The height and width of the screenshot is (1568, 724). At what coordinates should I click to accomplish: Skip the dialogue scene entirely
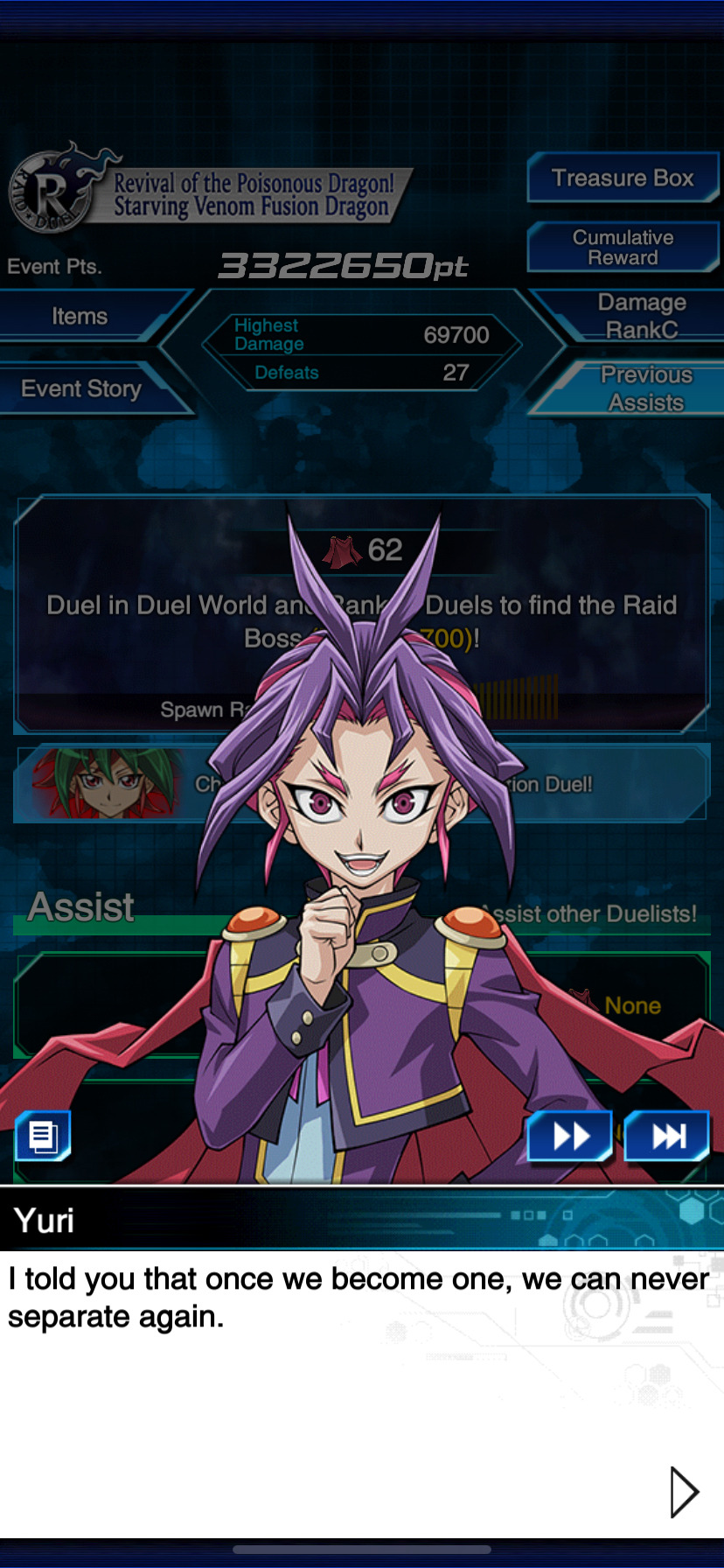666,1137
